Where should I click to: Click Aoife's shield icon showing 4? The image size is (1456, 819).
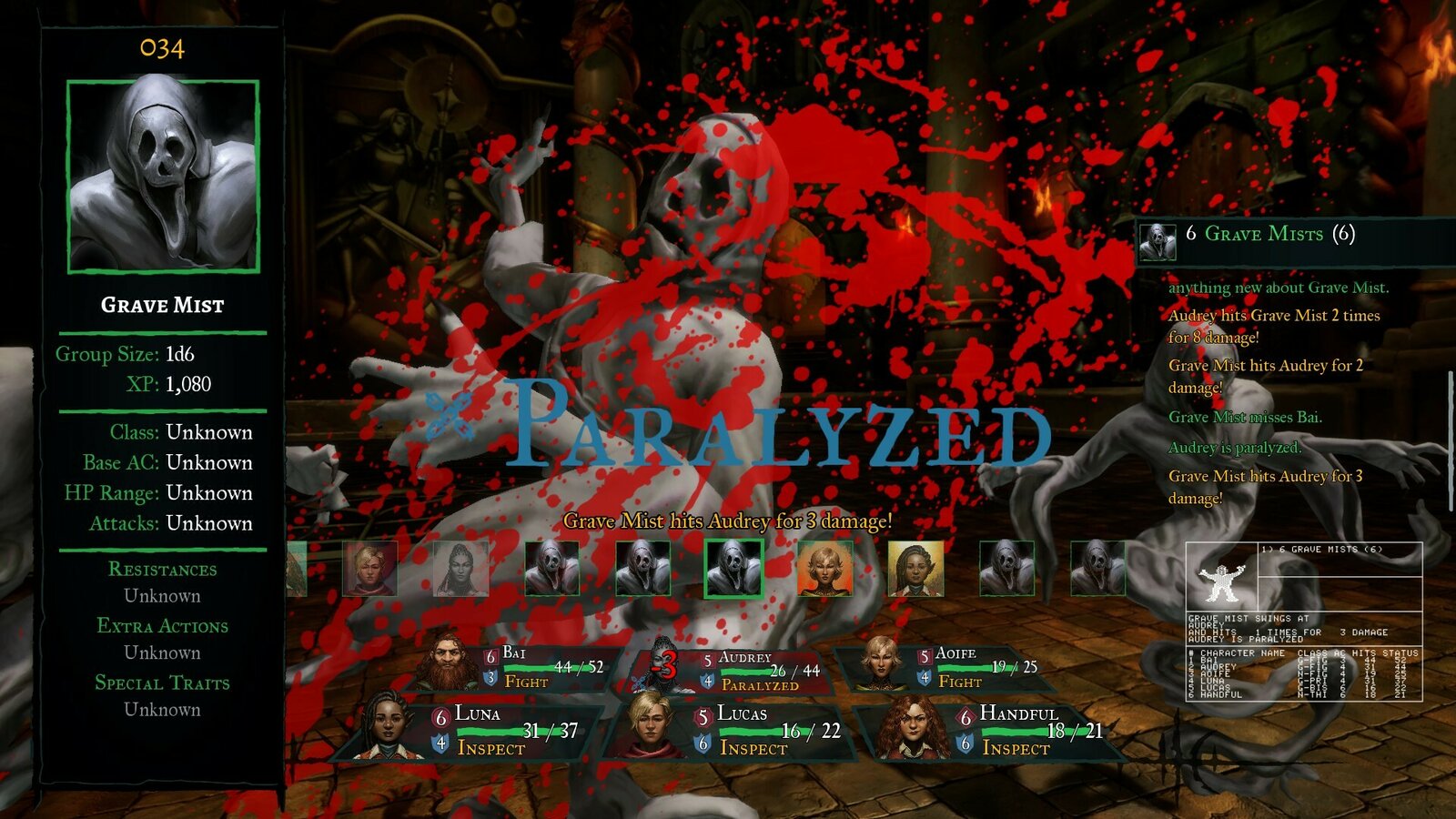pos(925,677)
